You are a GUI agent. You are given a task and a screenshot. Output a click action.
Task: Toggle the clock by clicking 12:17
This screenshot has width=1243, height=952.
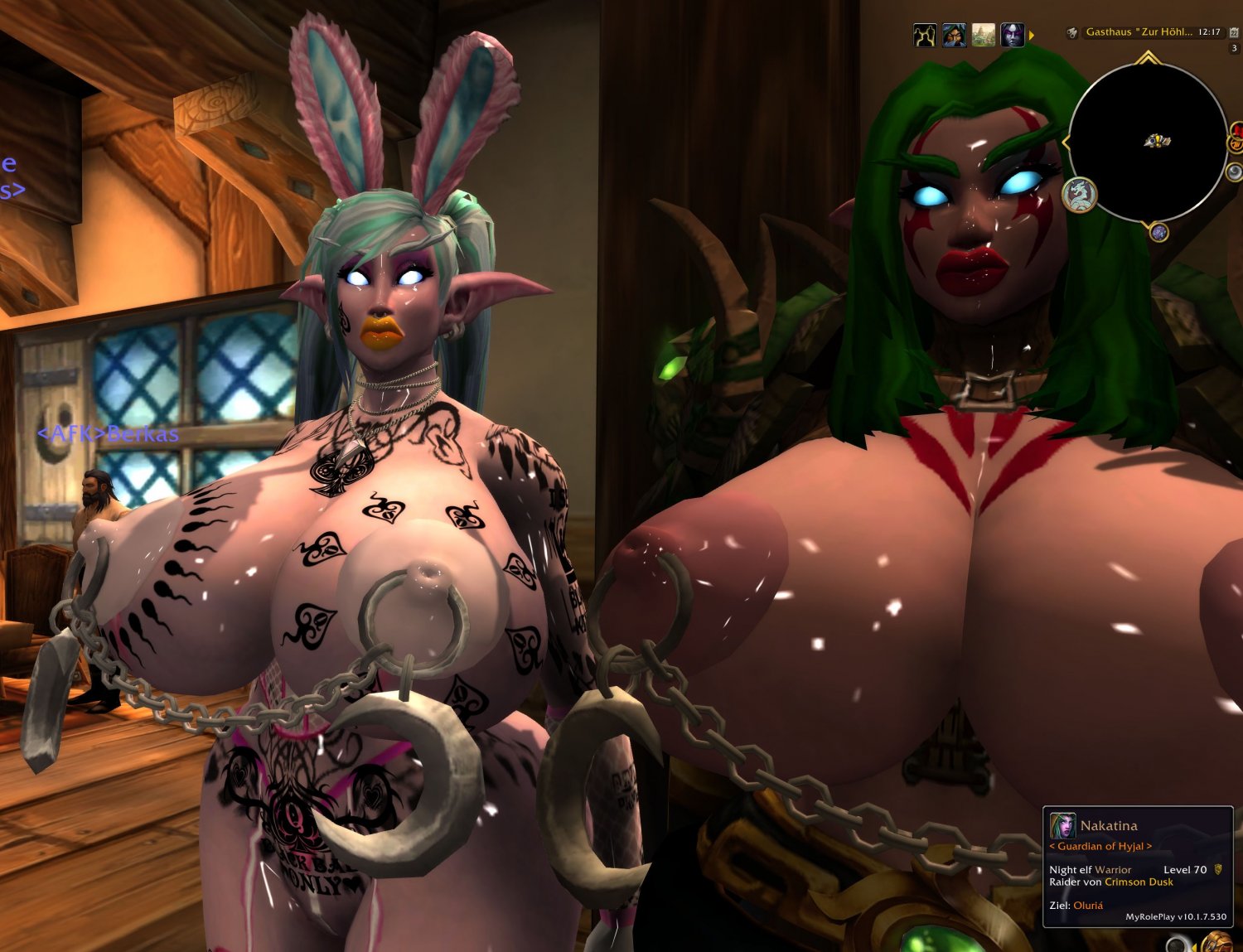[x=1210, y=32]
